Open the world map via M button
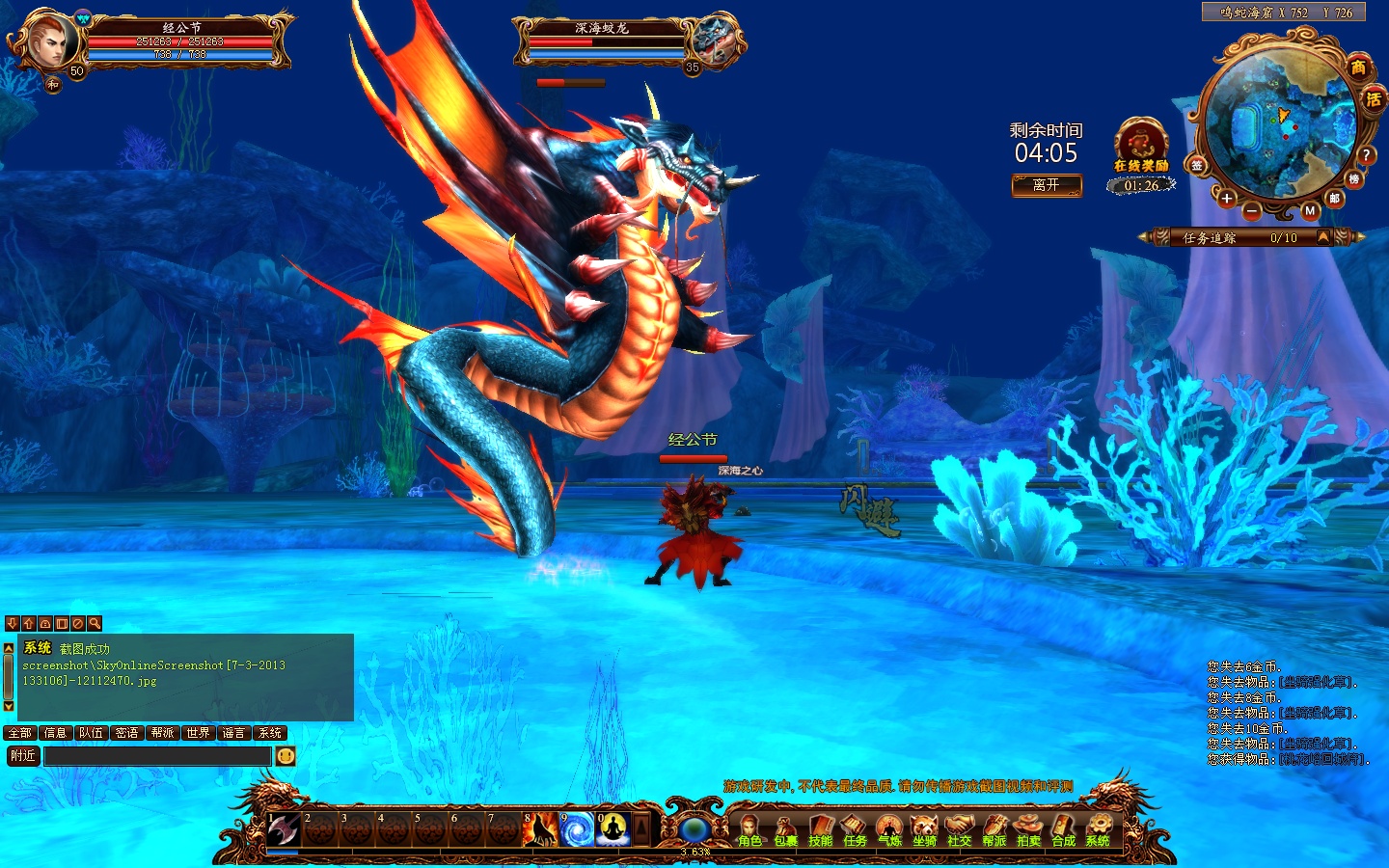 1310,210
